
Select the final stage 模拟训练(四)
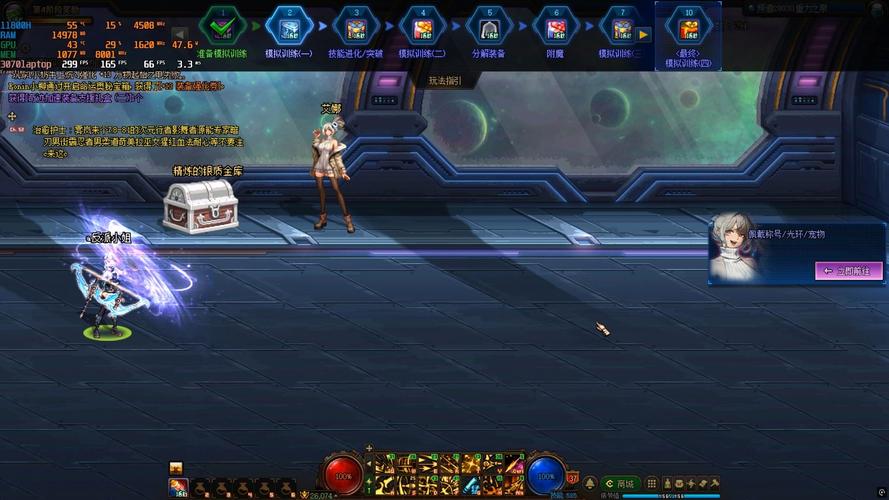tap(687, 27)
